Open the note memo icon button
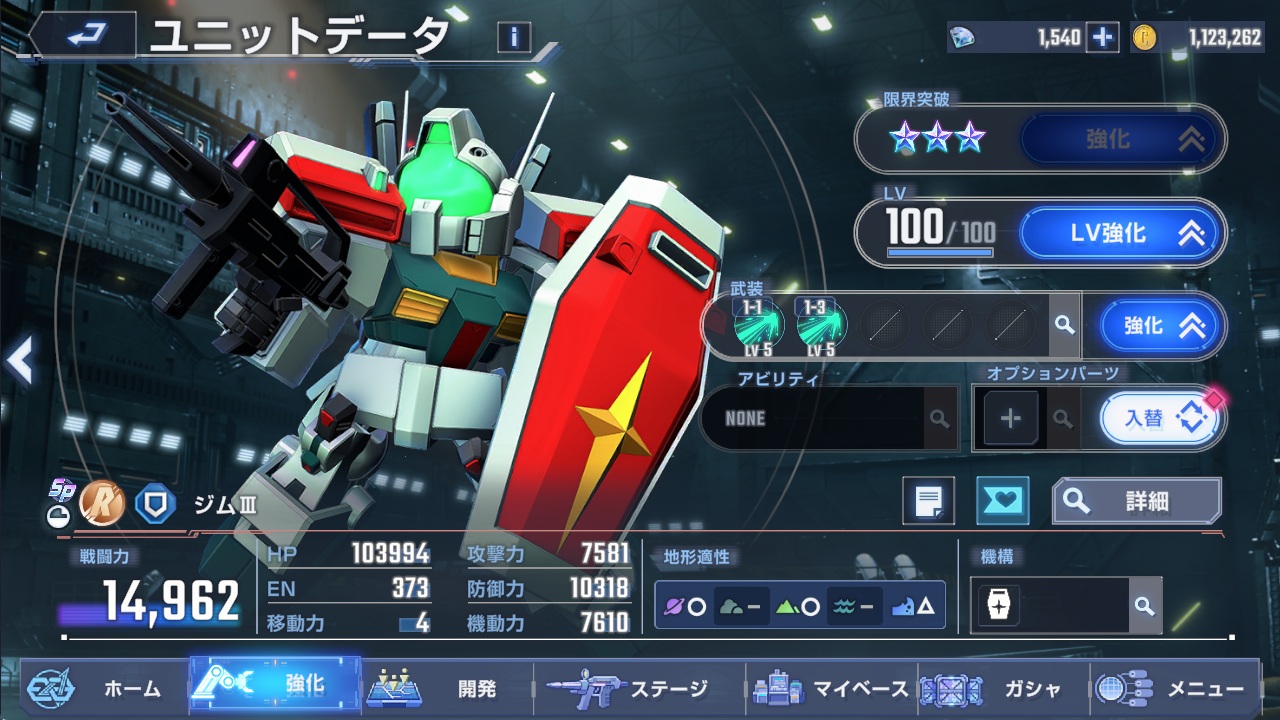 coord(928,500)
